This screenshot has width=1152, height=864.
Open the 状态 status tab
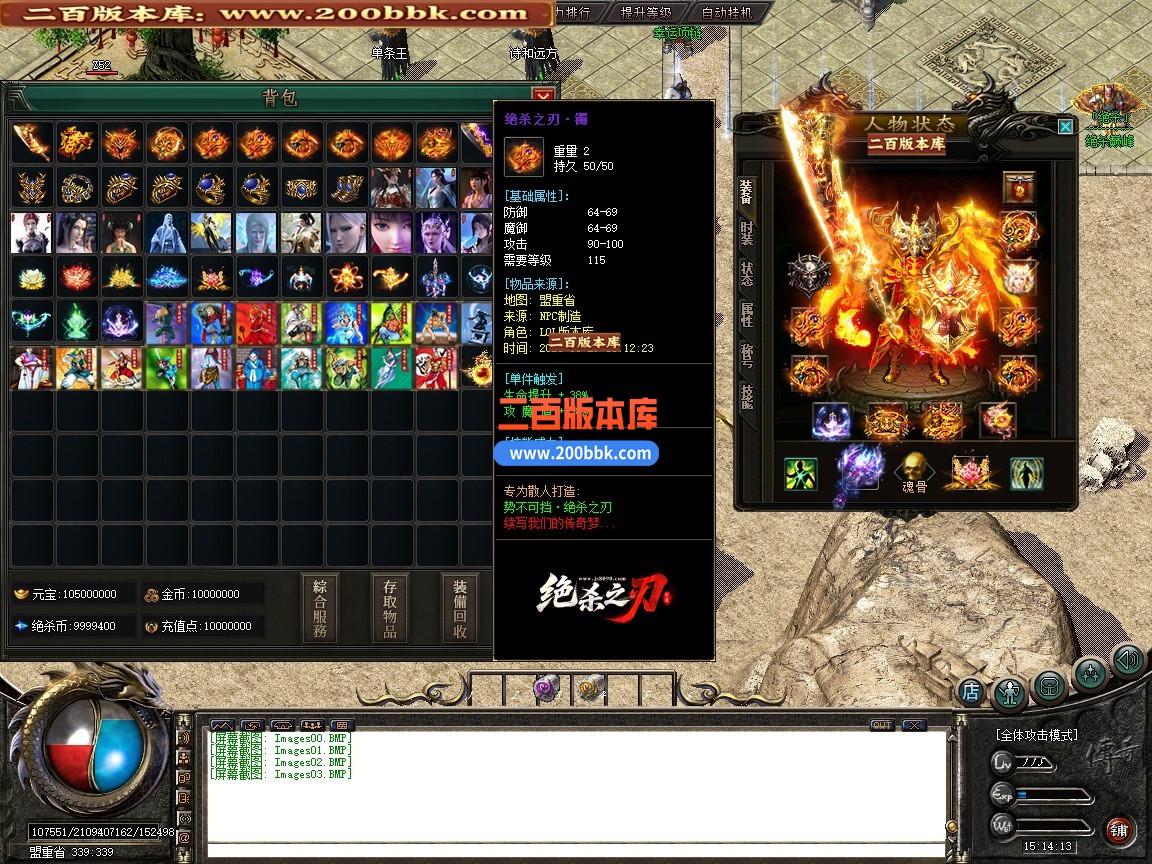click(746, 274)
